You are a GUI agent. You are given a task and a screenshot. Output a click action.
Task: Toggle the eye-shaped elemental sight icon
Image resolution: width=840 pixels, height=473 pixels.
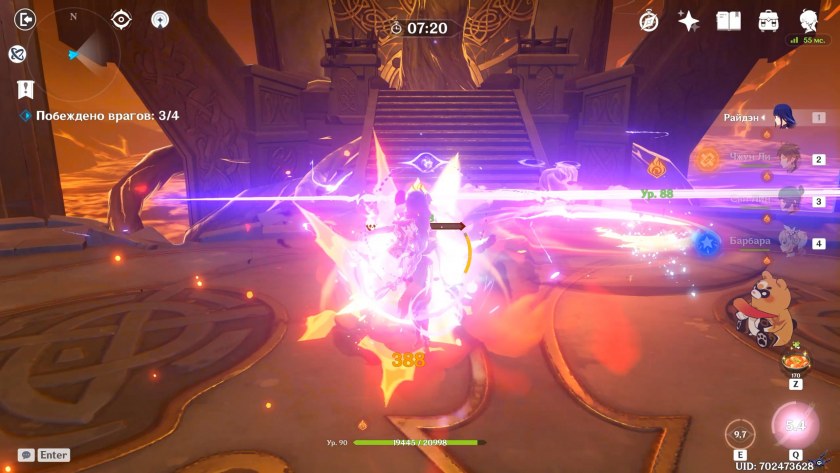point(121,19)
